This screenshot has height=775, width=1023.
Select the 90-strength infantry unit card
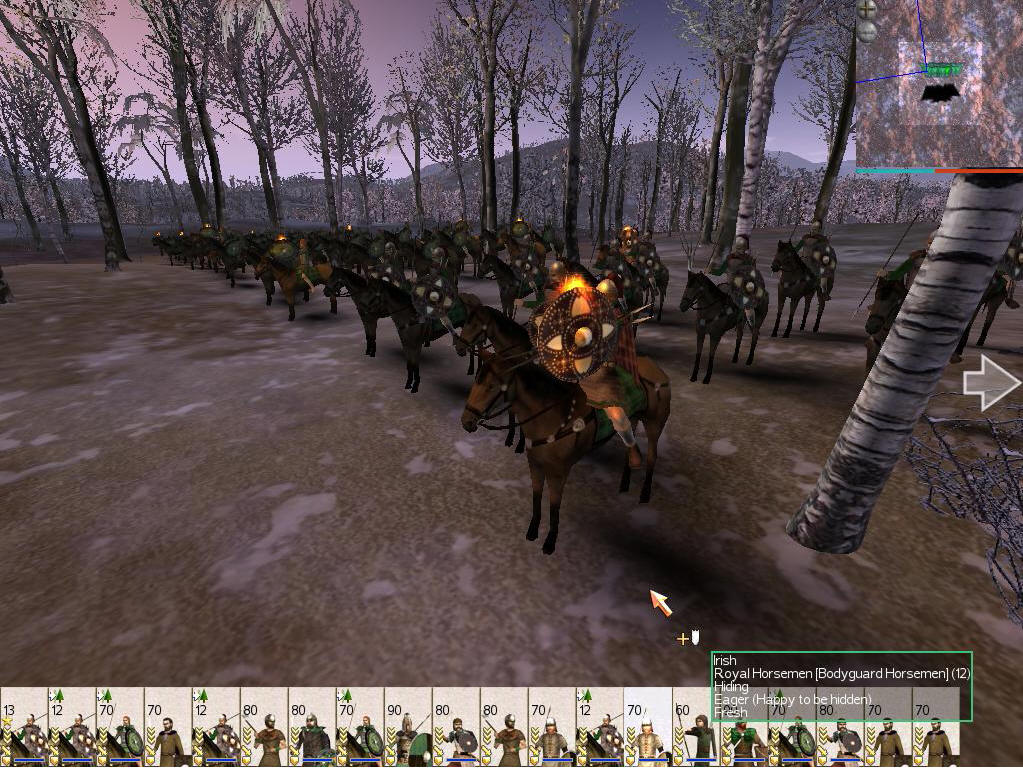[x=408, y=727]
